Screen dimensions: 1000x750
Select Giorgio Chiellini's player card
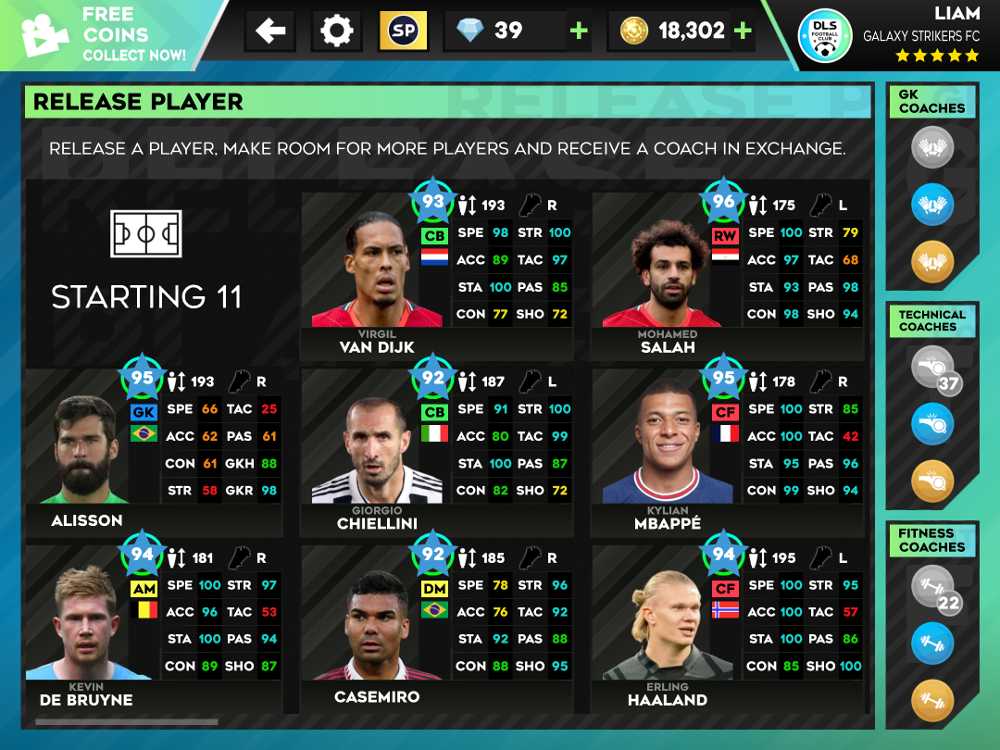(x=436, y=450)
